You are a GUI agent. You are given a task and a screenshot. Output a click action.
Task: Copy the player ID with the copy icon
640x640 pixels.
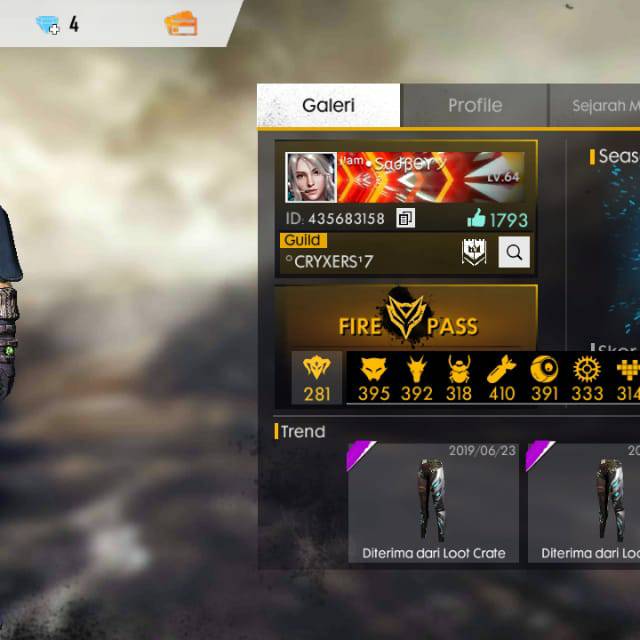point(405,218)
